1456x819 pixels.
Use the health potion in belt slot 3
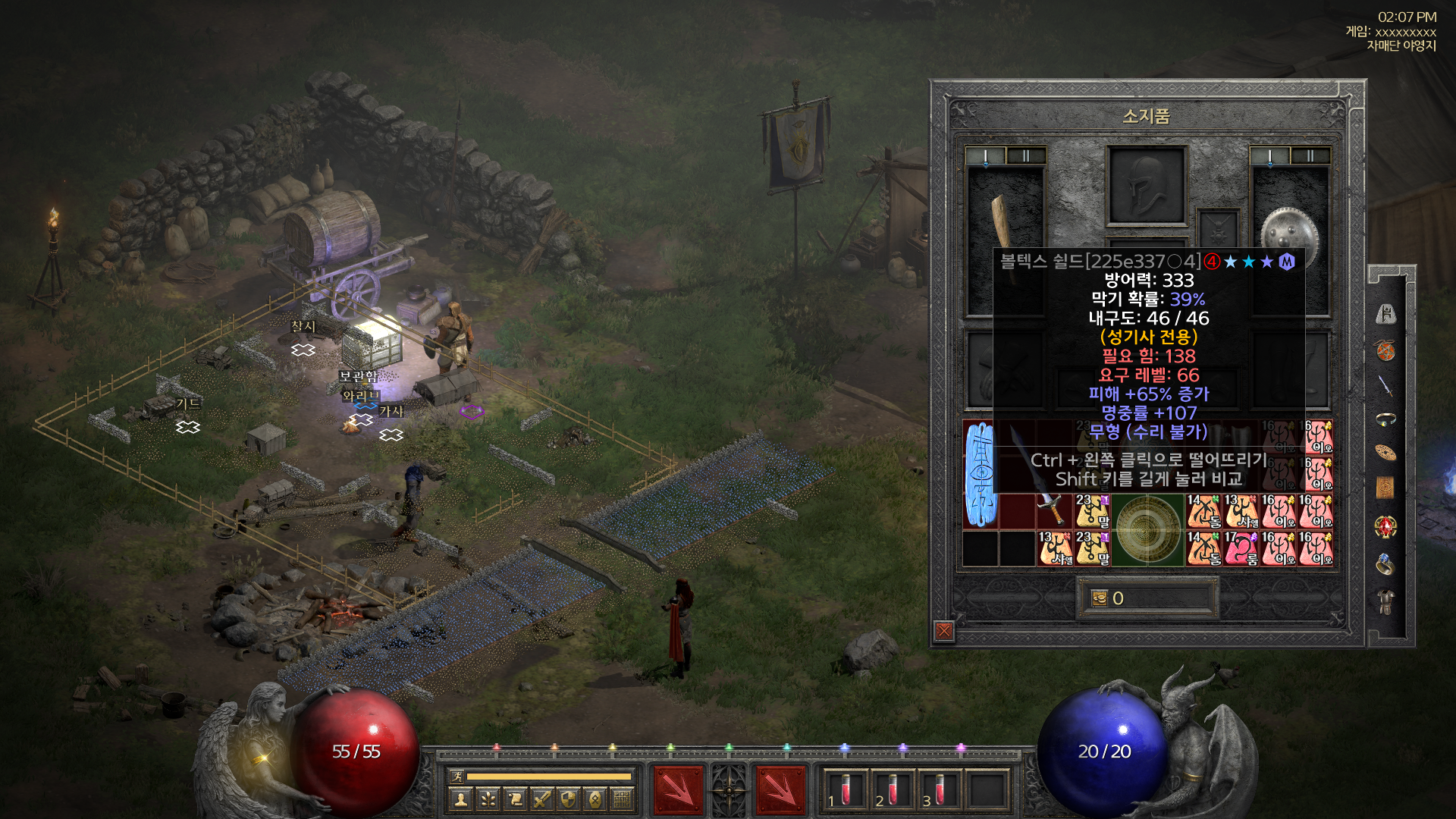pos(938,789)
